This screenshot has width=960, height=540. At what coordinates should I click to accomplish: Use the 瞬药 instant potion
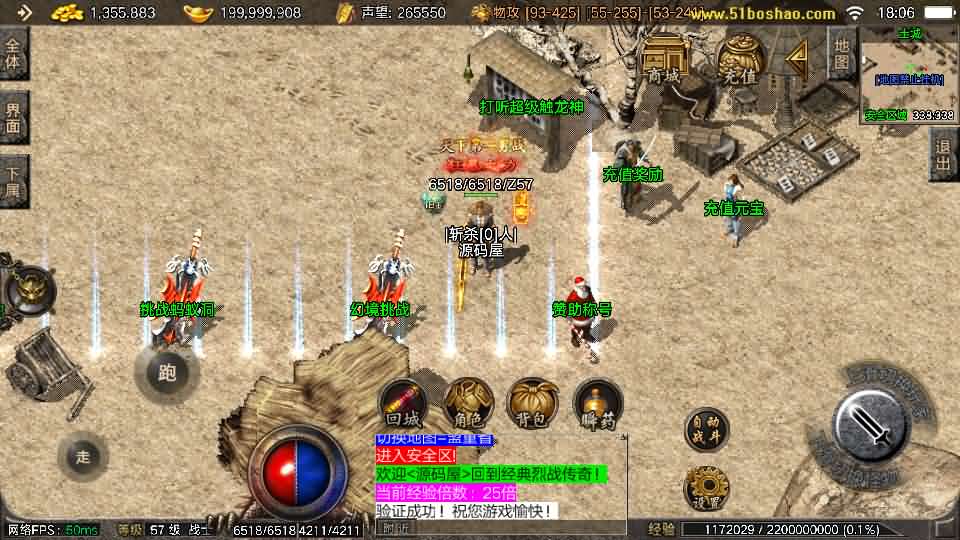click(598, 405)
